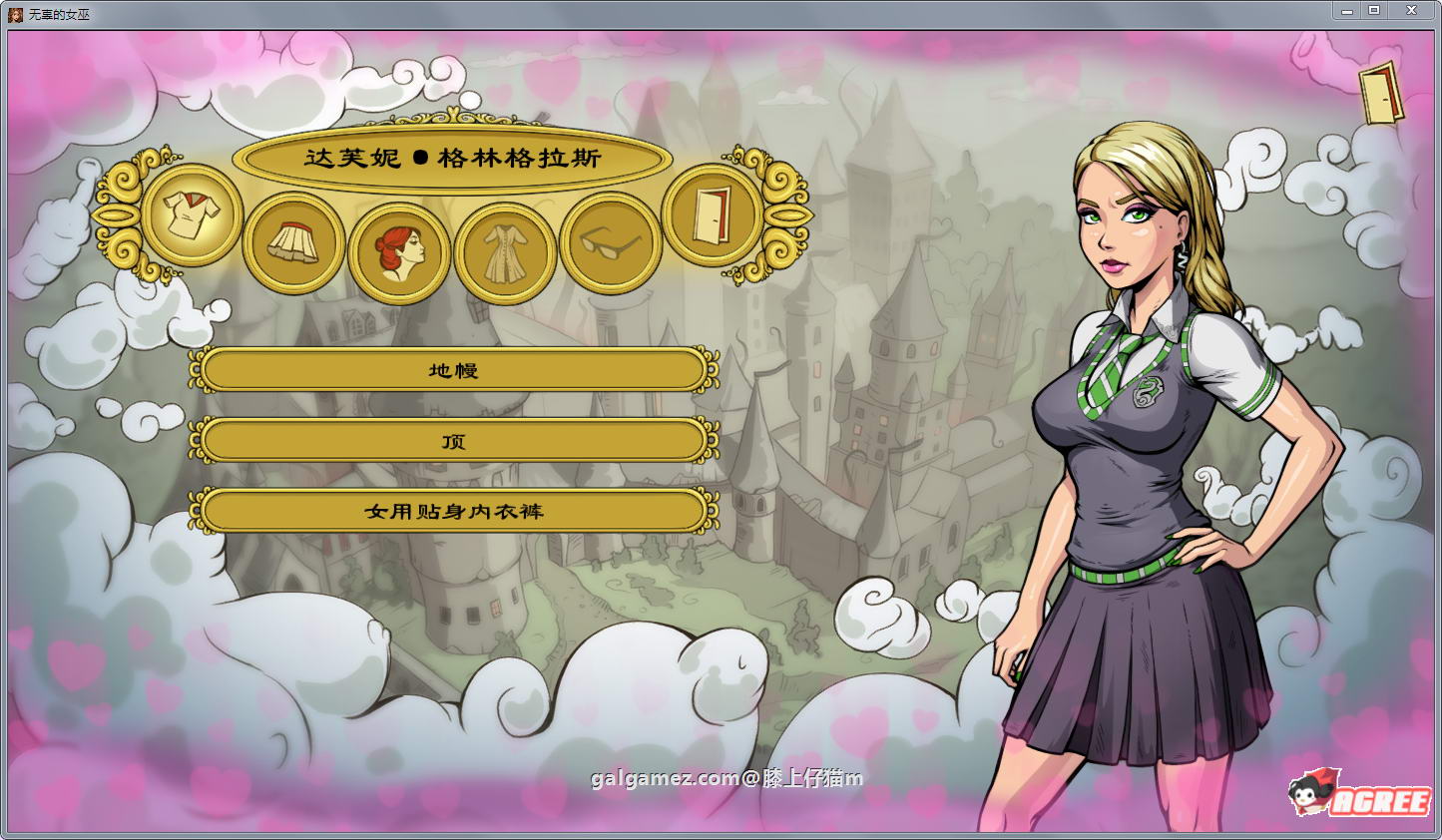Click the game icon in the title bar
The image size is (1442, 840).
pos(13,10)
